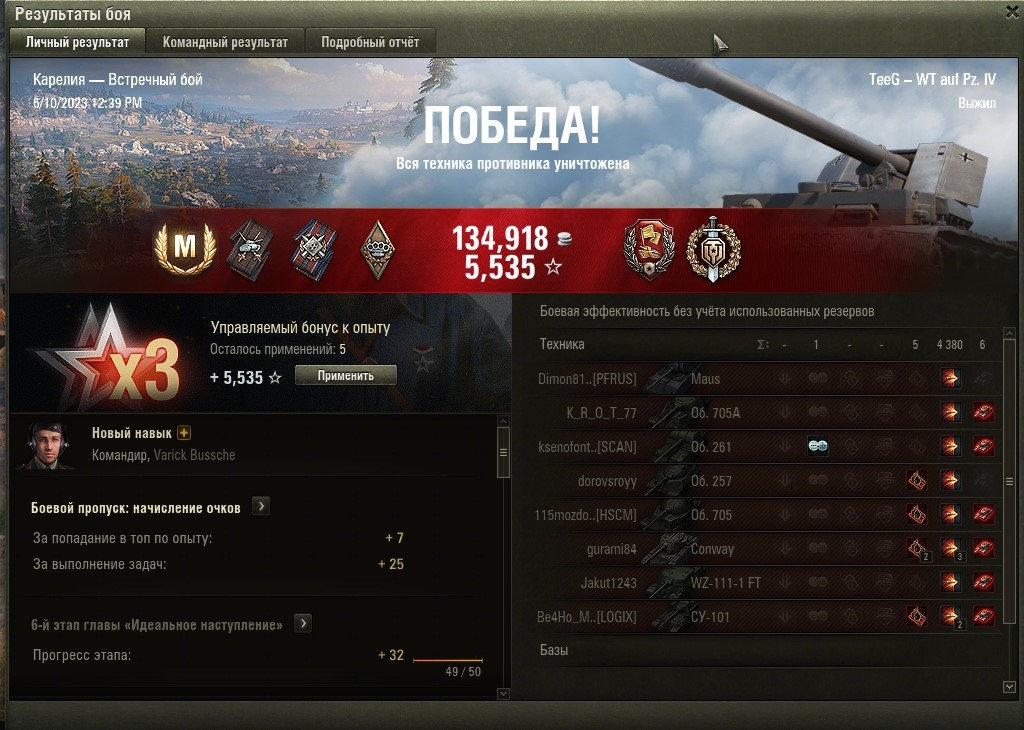
Task: Select the Maus row of Dimon81
Action: click(x=704, y=379)
